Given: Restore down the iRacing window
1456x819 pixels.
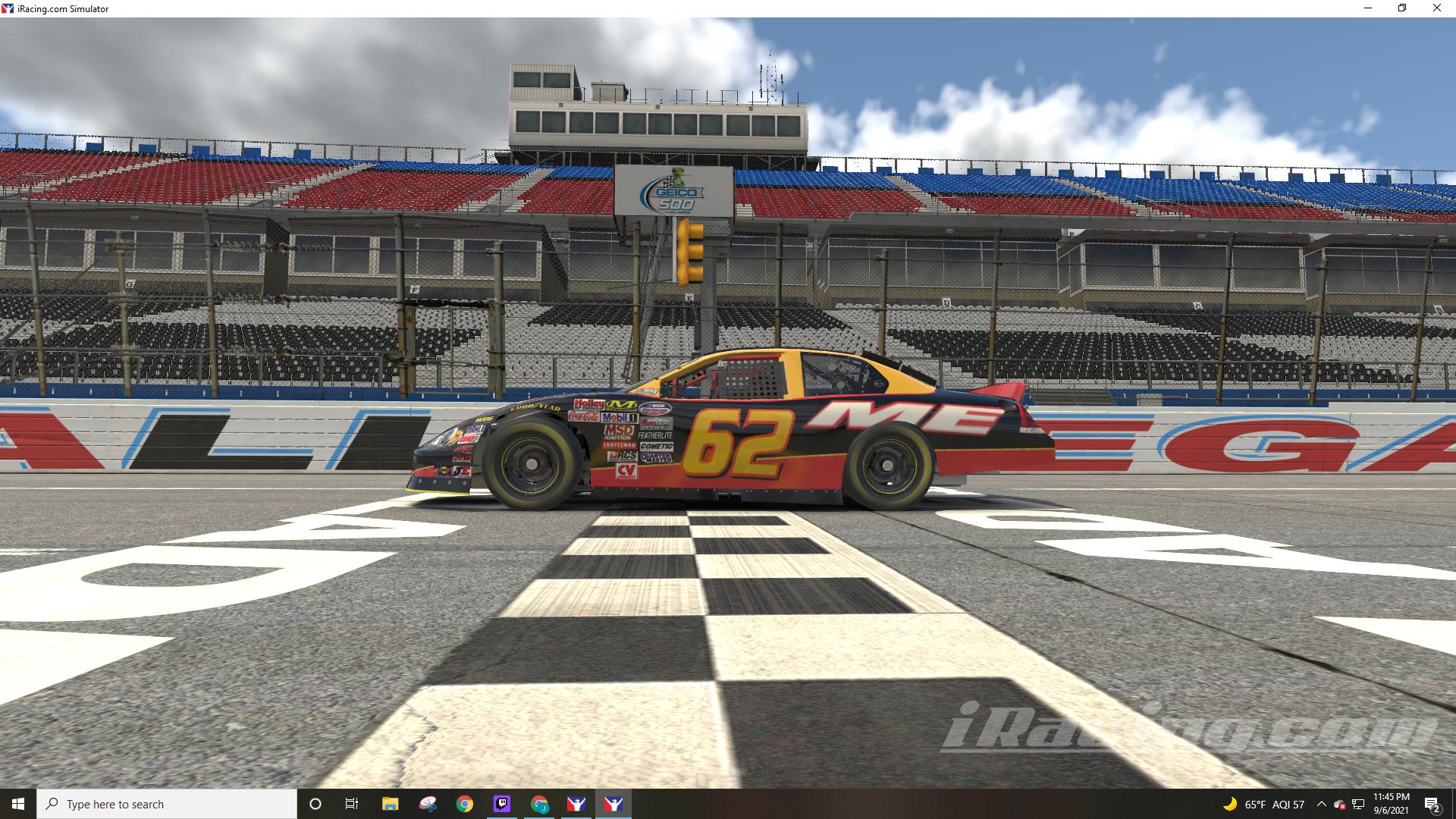Looking at the screenshot, I should 1400,8.
